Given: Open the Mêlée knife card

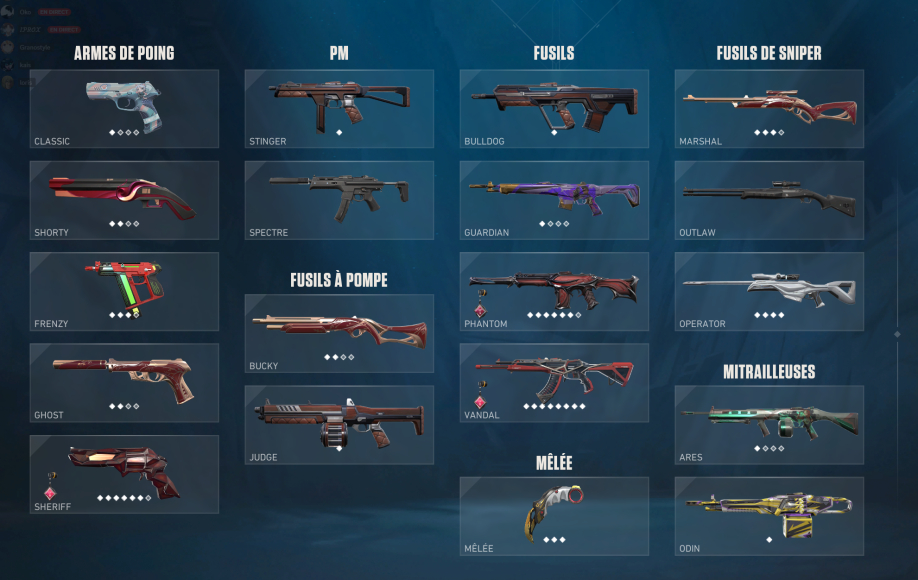Looking at the screenshot, I should pyautogui.click(x=554, y=516).
